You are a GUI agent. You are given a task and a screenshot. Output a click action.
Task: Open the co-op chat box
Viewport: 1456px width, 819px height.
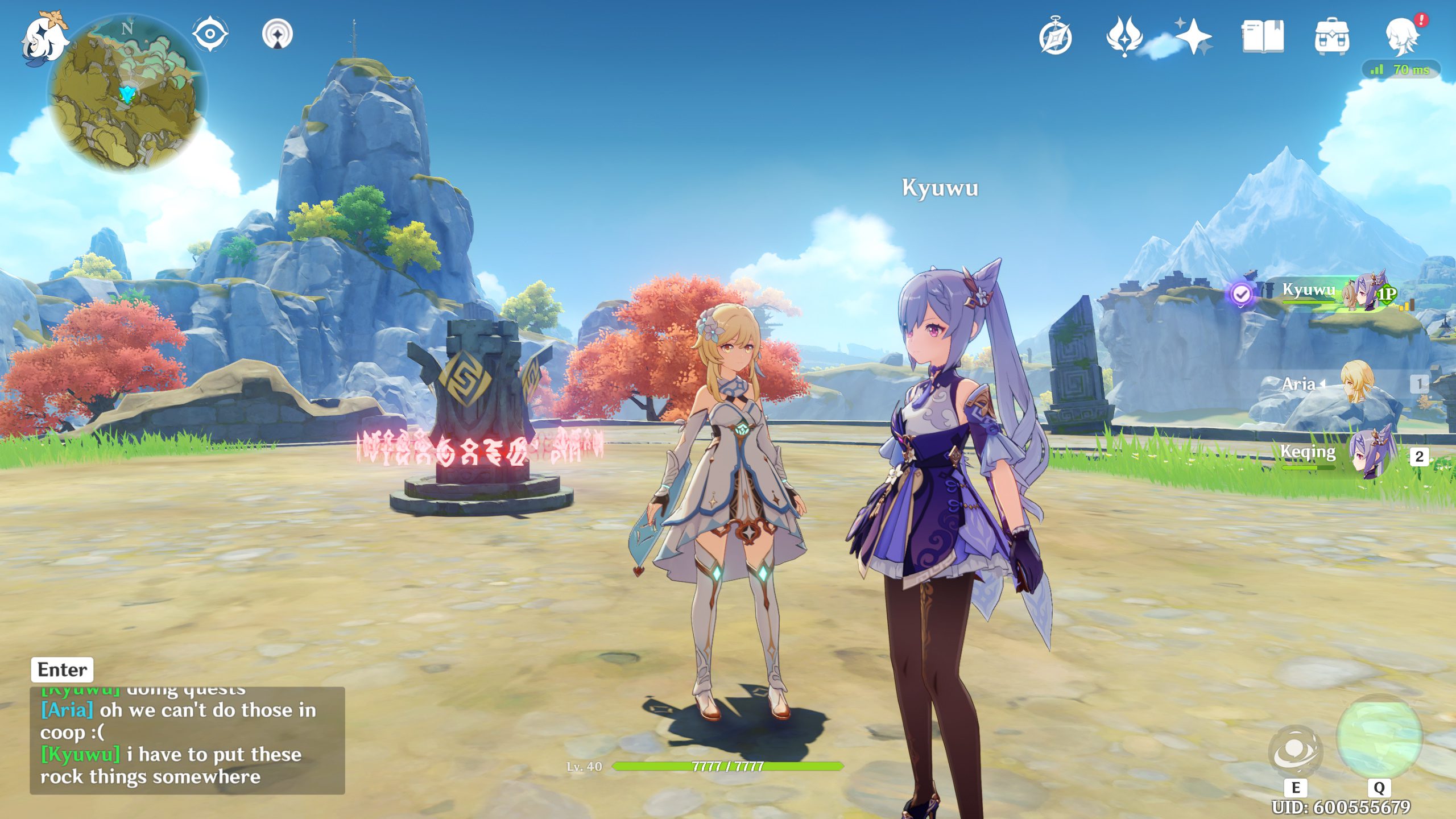pyautogui.click(x=187, y=739)
